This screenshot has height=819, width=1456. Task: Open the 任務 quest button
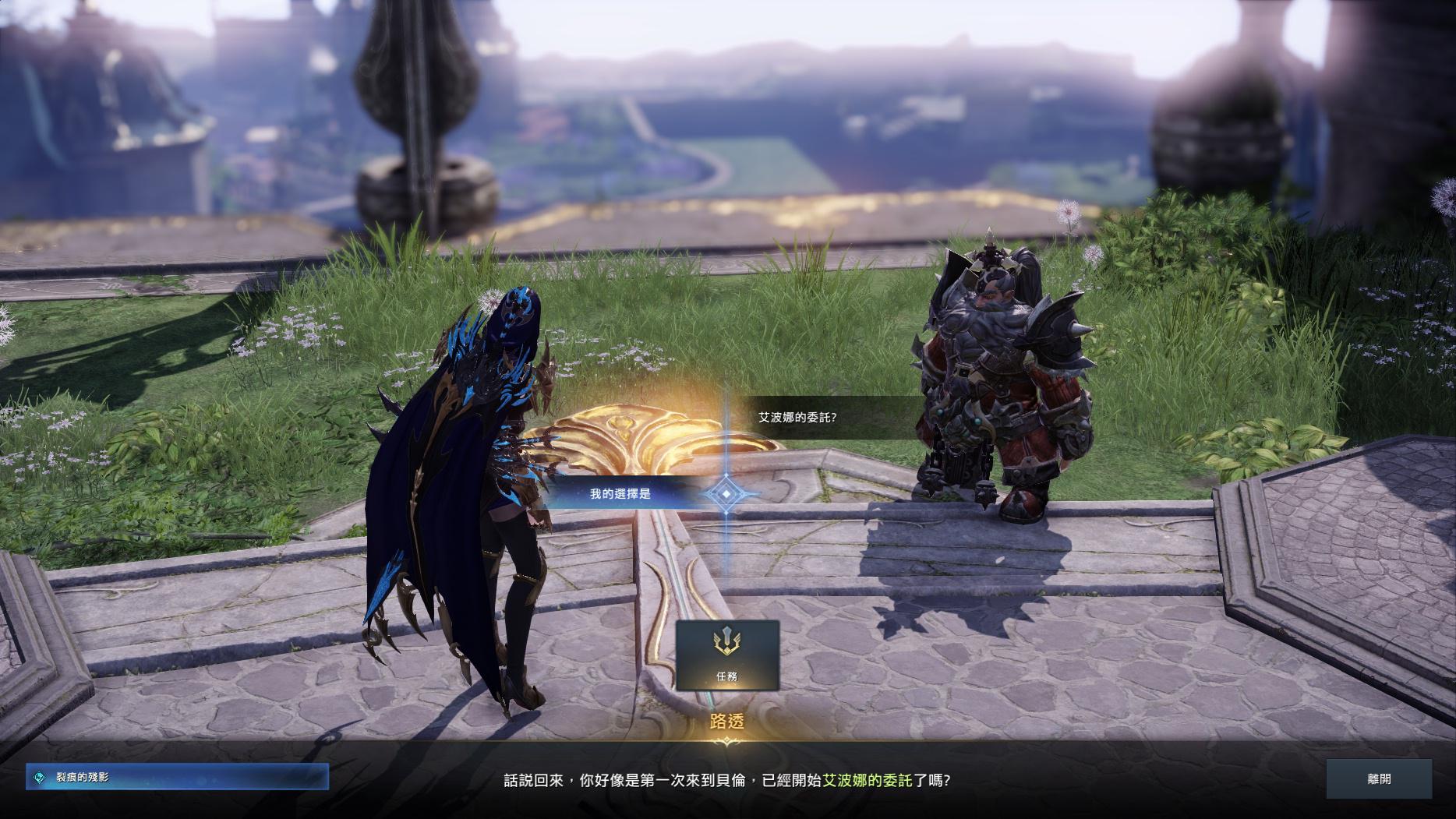[x=726, y=655]
